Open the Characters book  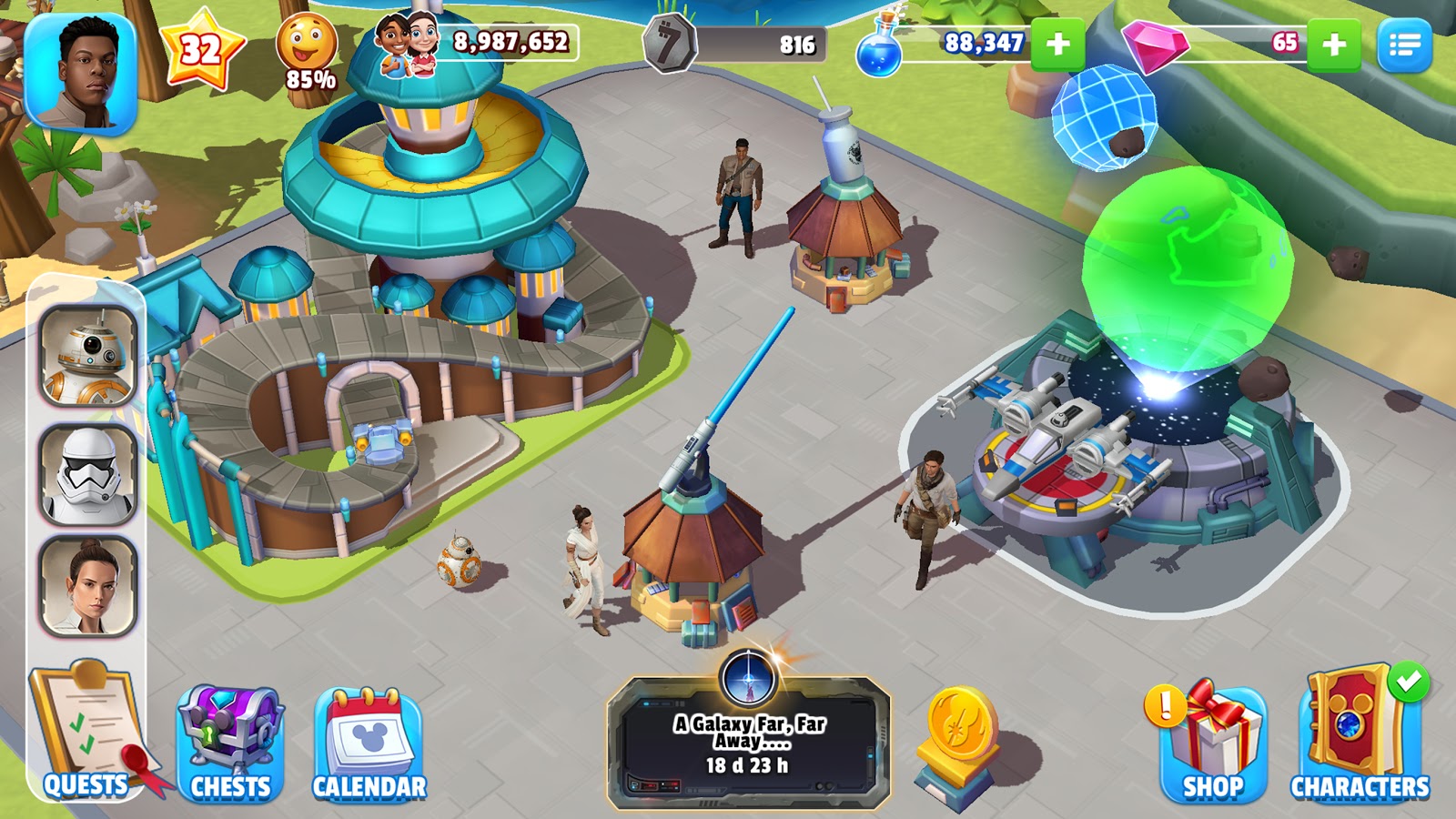1359,739
